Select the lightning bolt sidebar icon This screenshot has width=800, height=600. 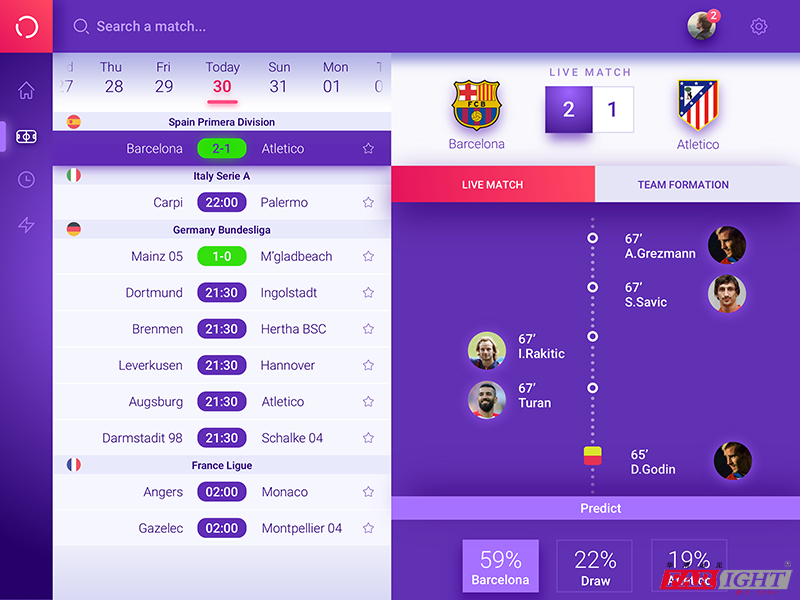[26, 225]
